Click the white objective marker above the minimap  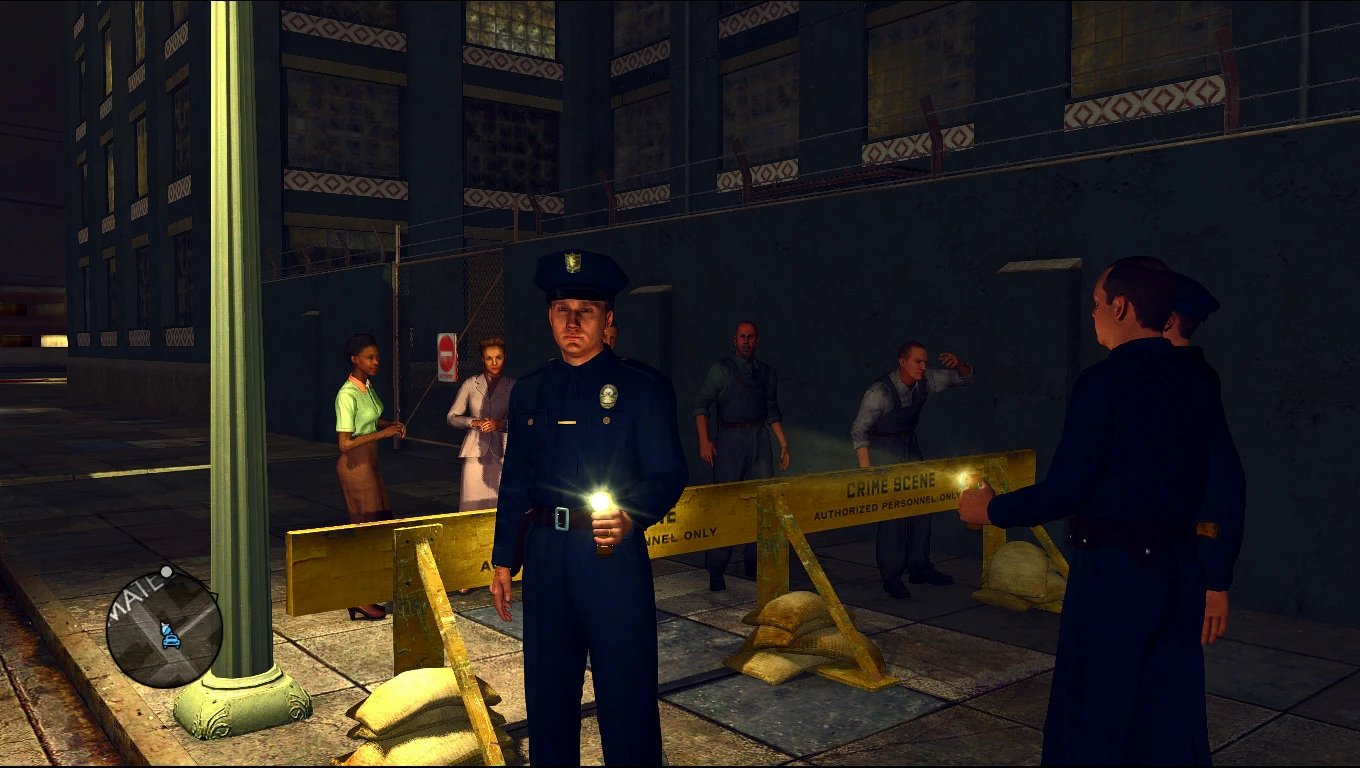pos(167,572)
